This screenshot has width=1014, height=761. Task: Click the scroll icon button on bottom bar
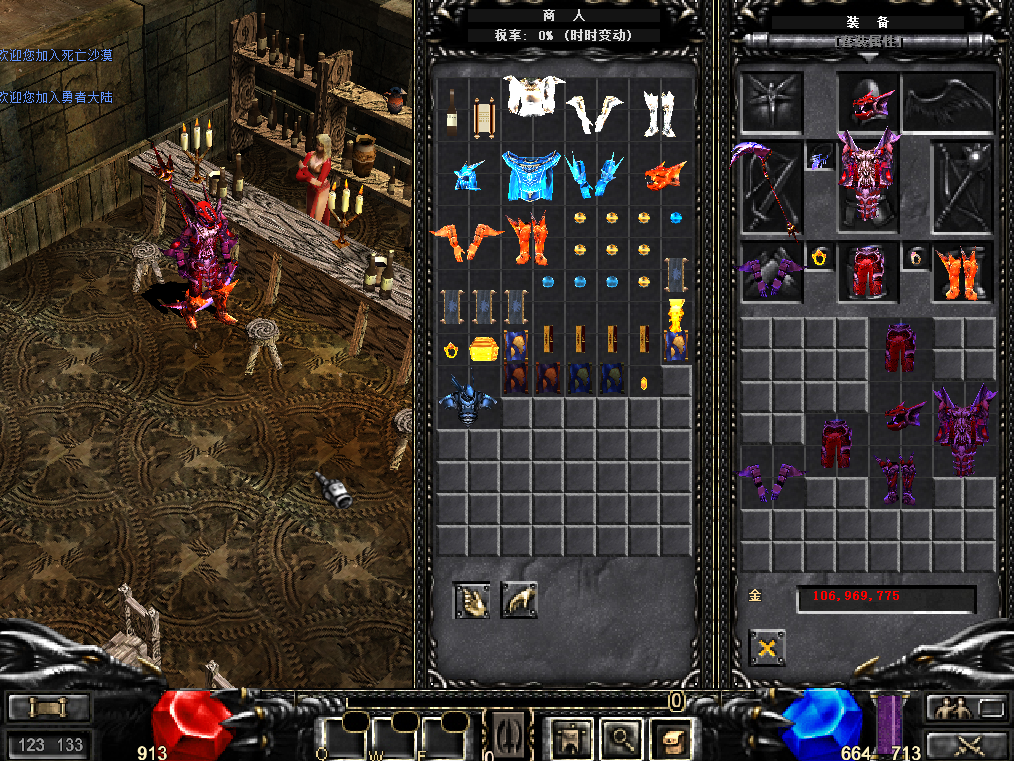coord(670,739)
